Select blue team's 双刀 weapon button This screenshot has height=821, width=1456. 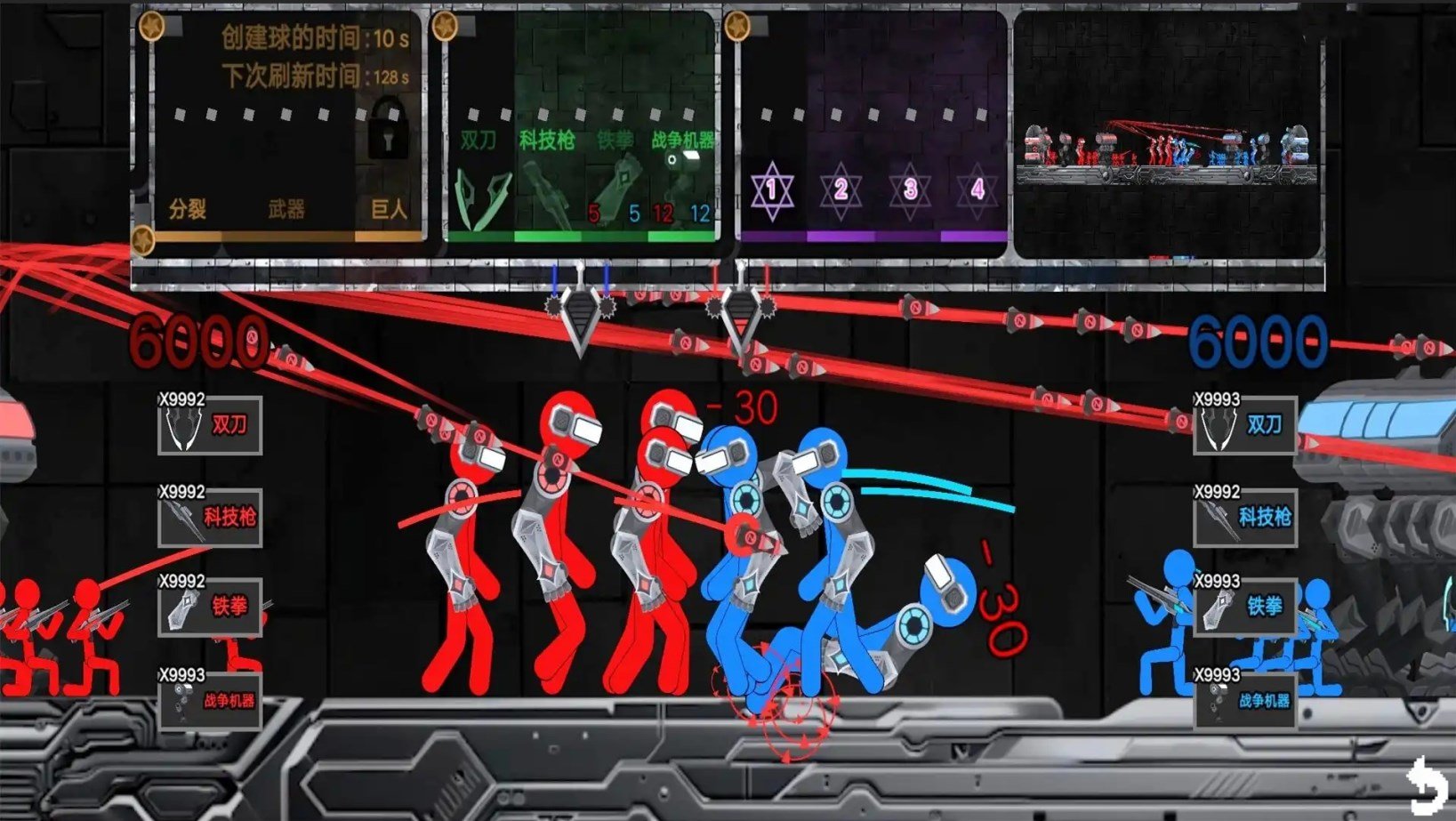1245,426
